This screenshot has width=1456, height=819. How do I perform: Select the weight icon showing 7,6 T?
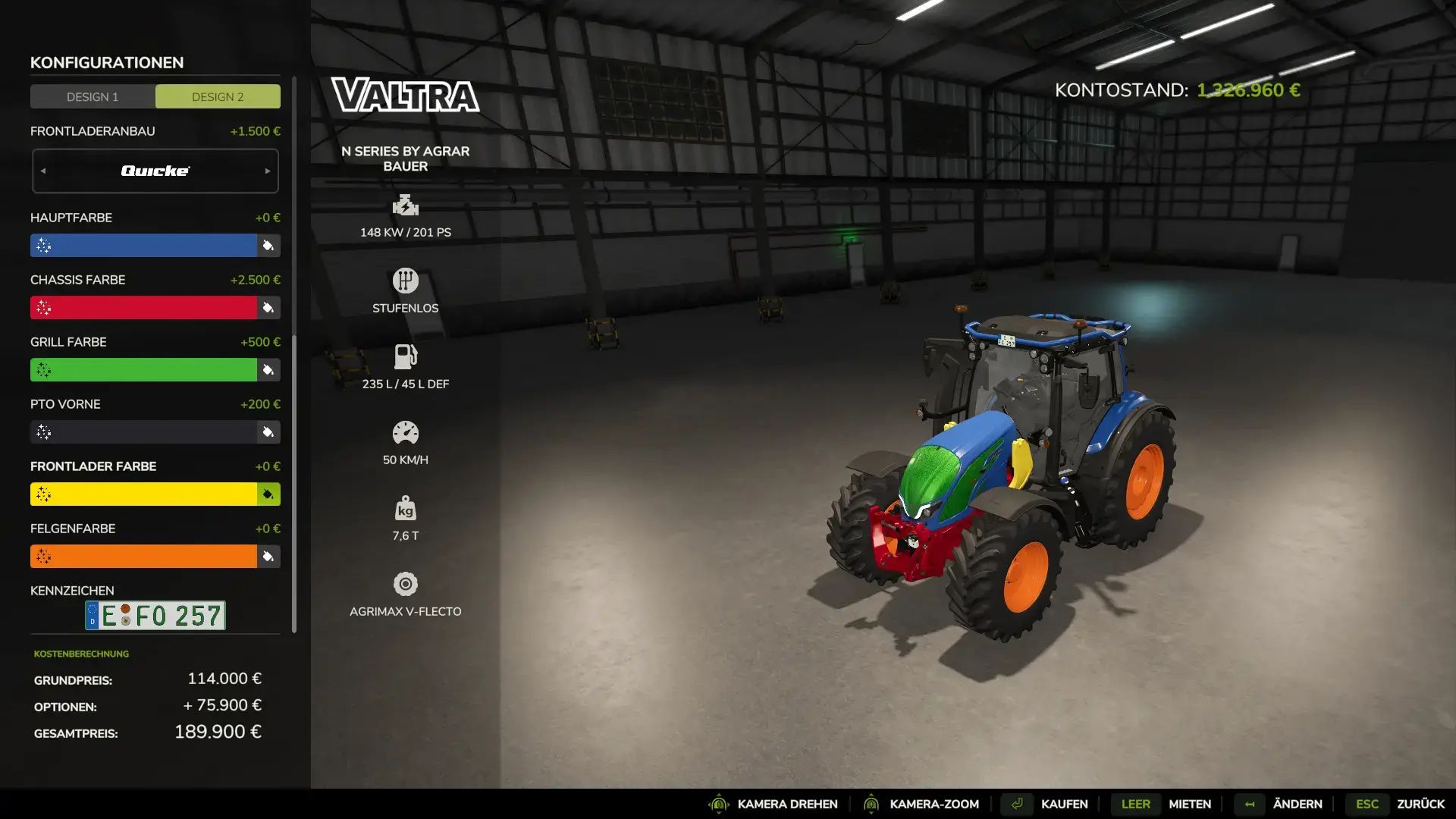(407, 507)
